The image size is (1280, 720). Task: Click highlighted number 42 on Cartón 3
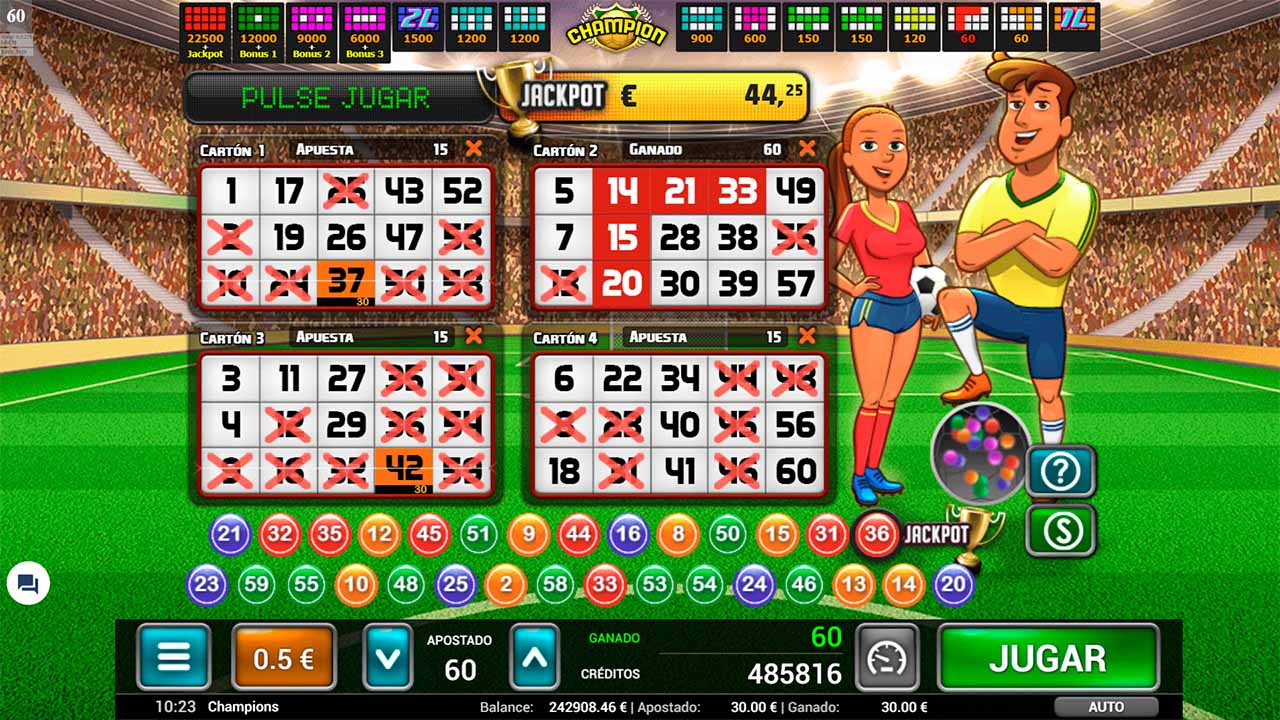click(x=404, y=466)
